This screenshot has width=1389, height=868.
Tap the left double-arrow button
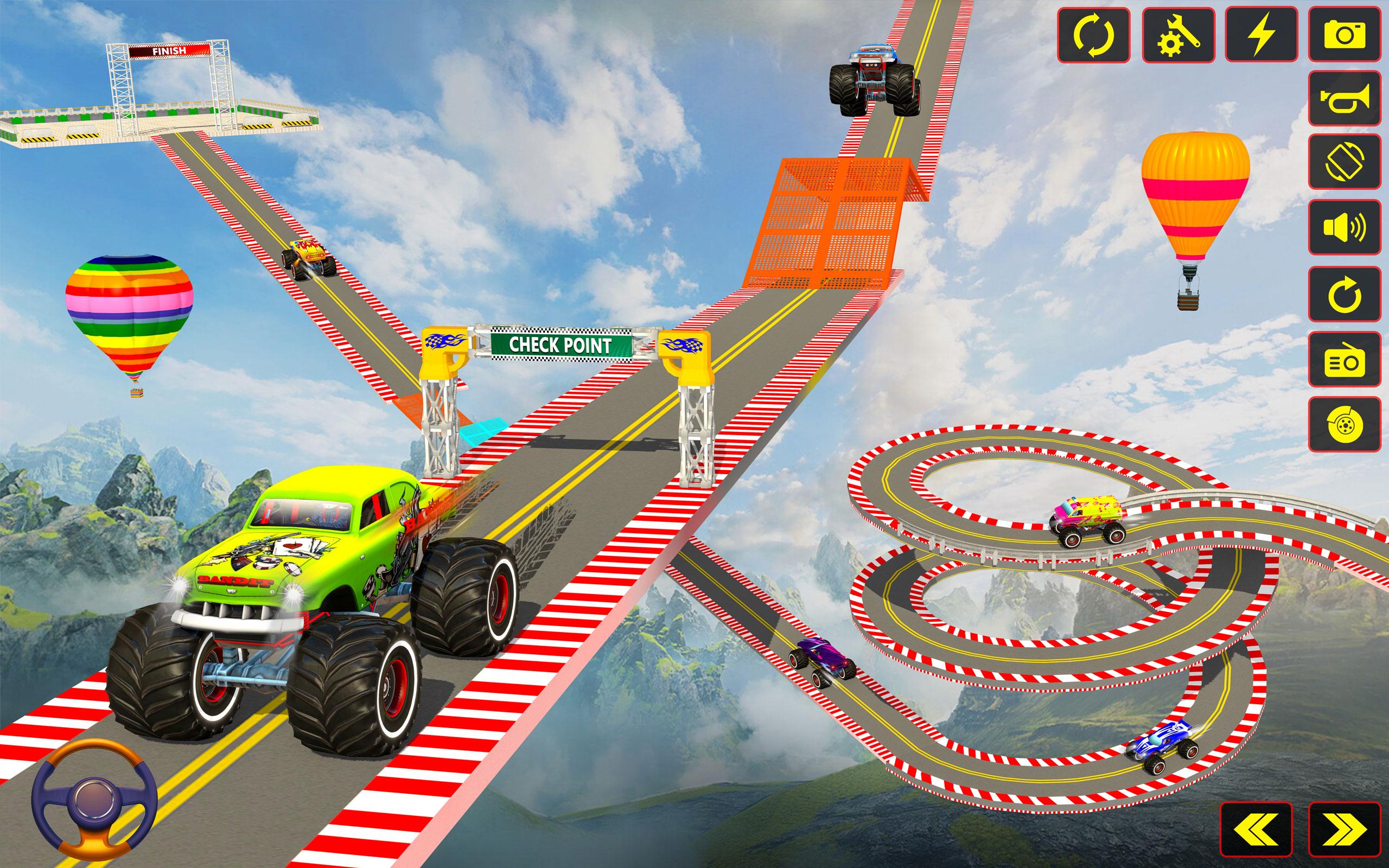[x=1256, y=828]
